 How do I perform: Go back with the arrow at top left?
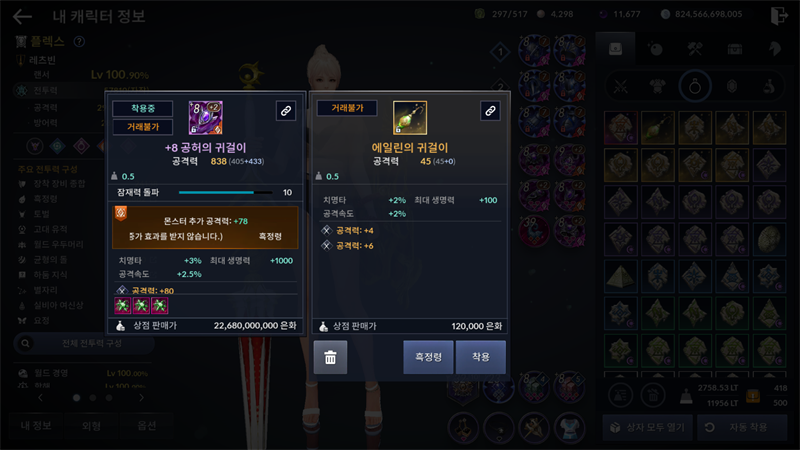pyautogui.click(x=22, y=16)
